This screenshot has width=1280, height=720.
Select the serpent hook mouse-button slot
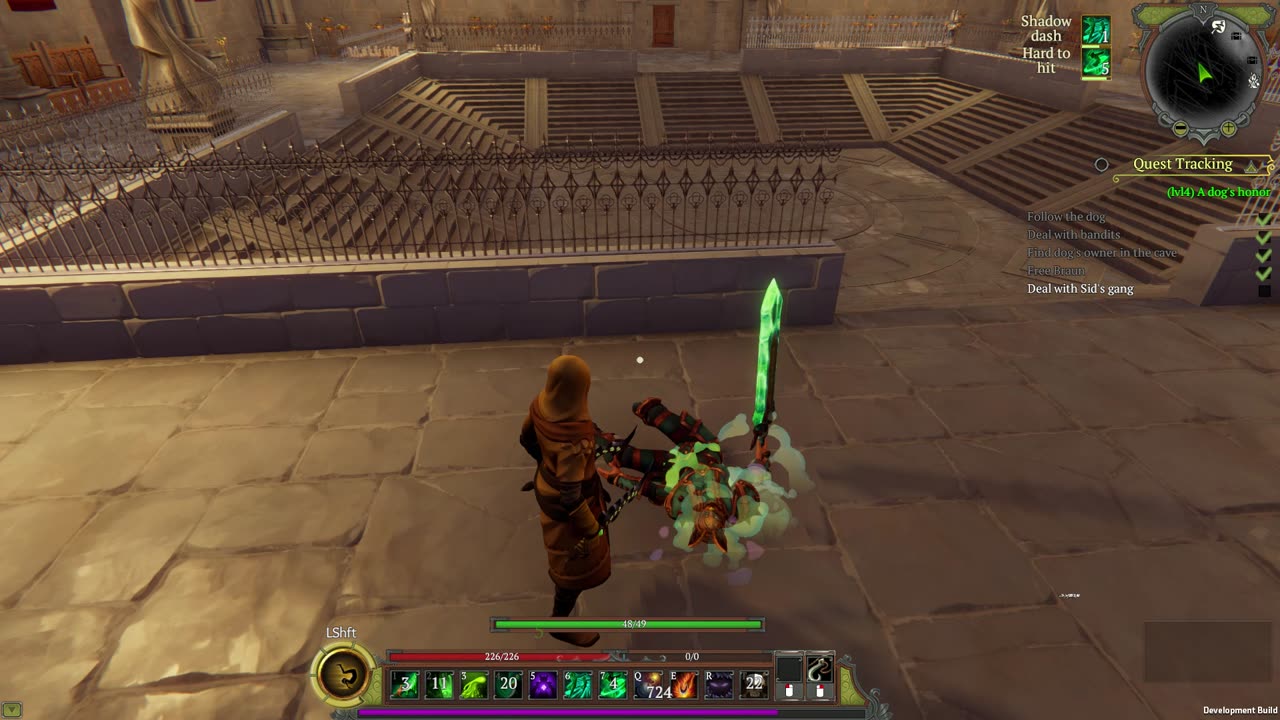click(820, 669)
